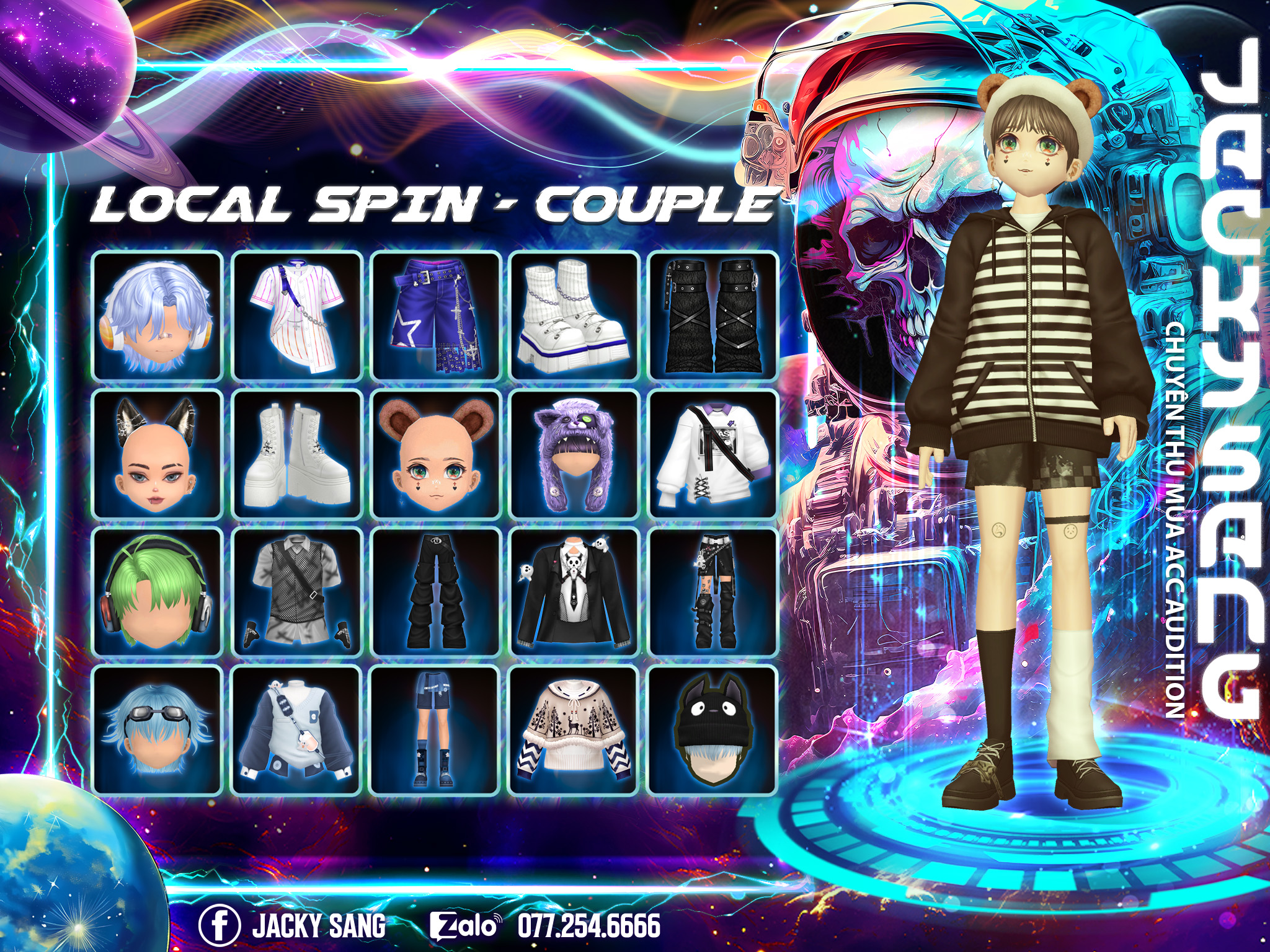Select the green hair with headphones
This screenshot has width=1270, height=952.
pyautogui.click(x=157, y=592)
